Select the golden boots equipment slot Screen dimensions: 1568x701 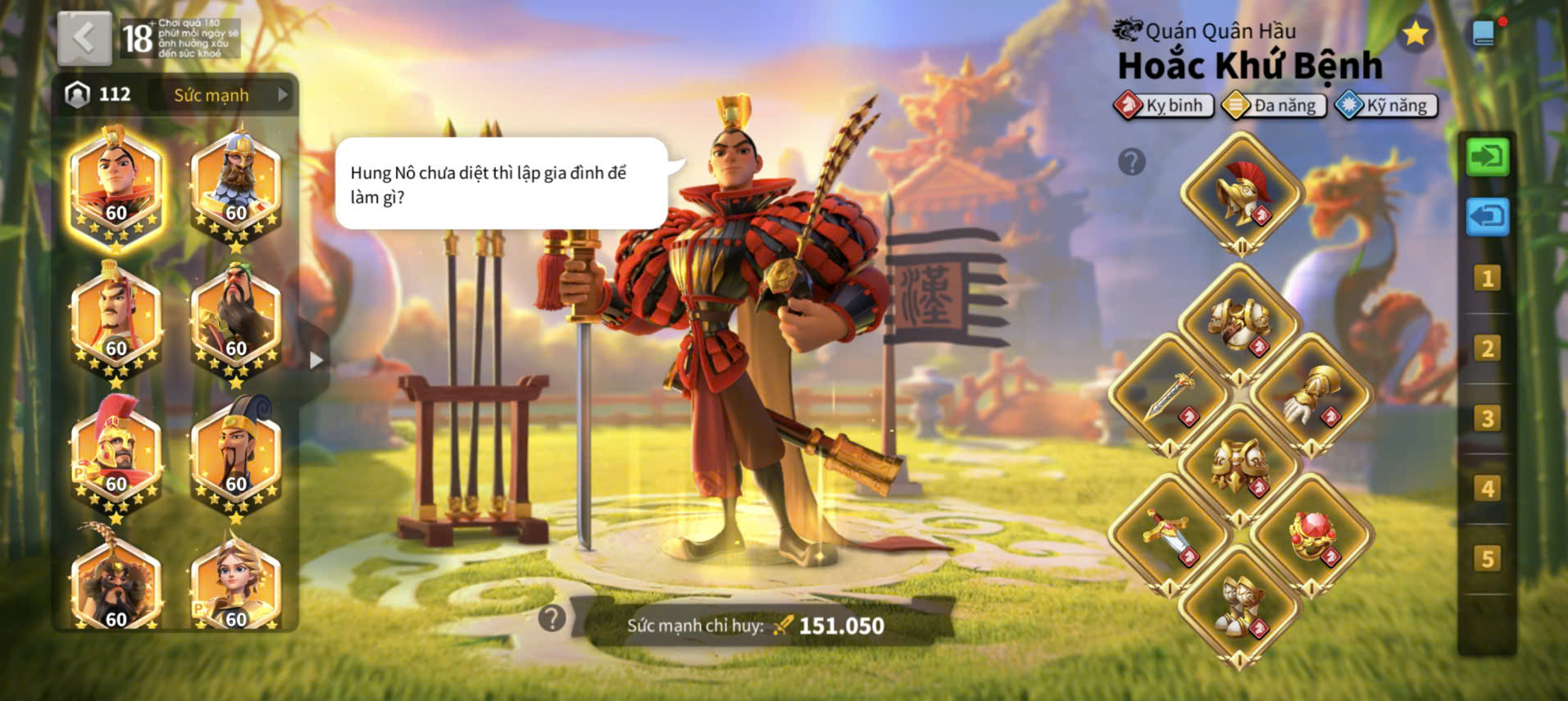coord(1240,607)
